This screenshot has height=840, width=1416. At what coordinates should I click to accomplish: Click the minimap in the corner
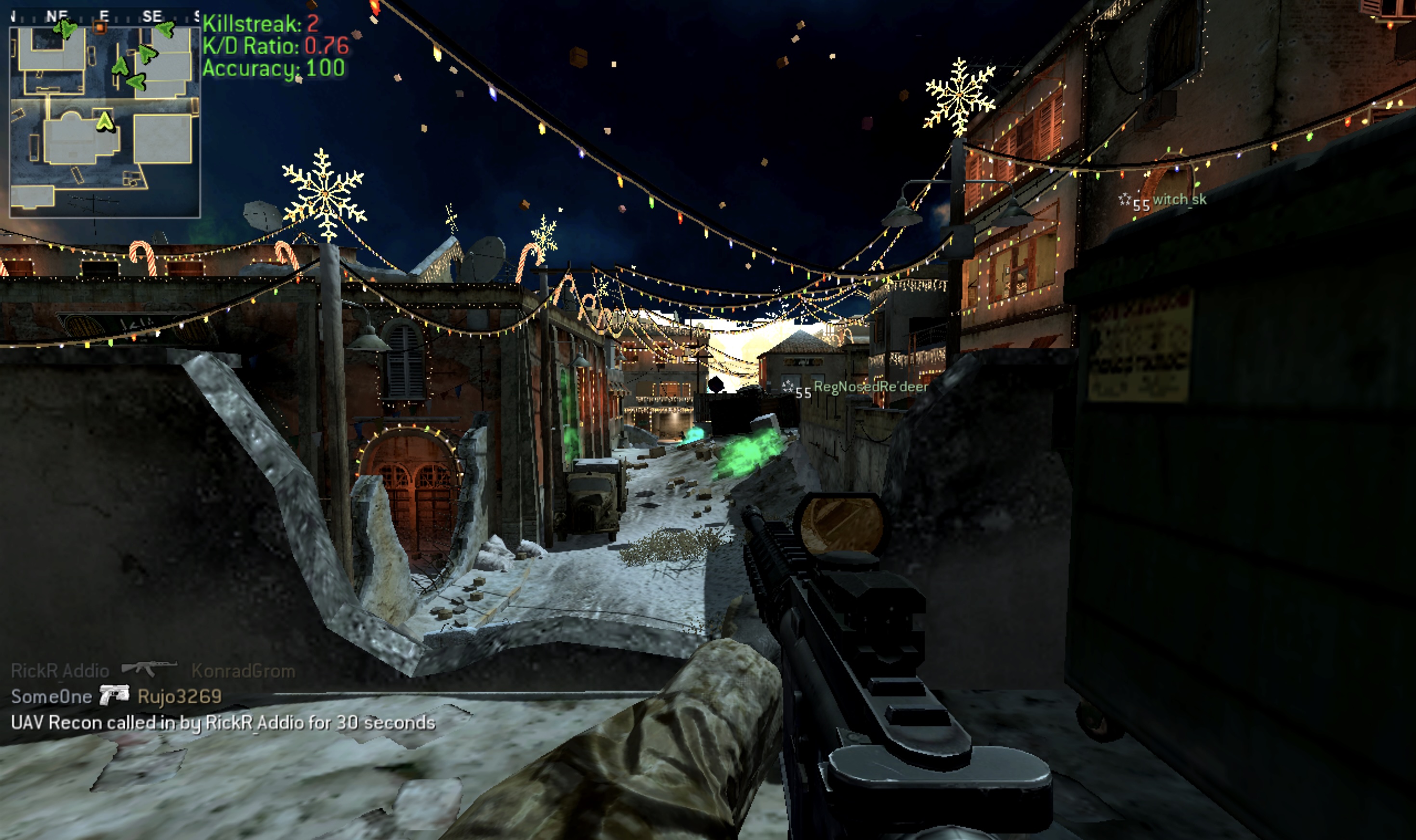(x=105, y=122)
